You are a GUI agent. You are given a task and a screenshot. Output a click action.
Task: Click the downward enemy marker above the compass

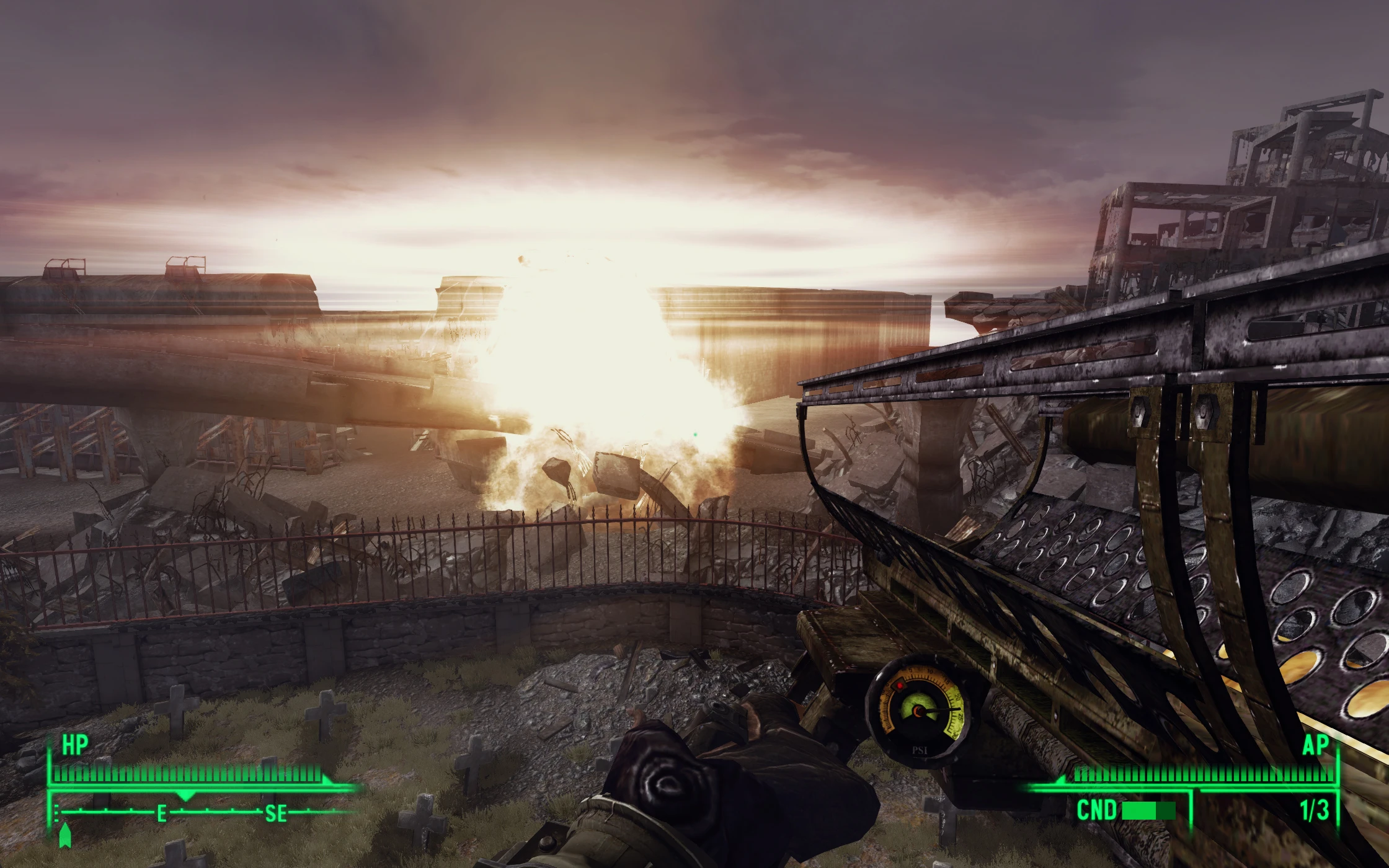(x=185, y=795)
